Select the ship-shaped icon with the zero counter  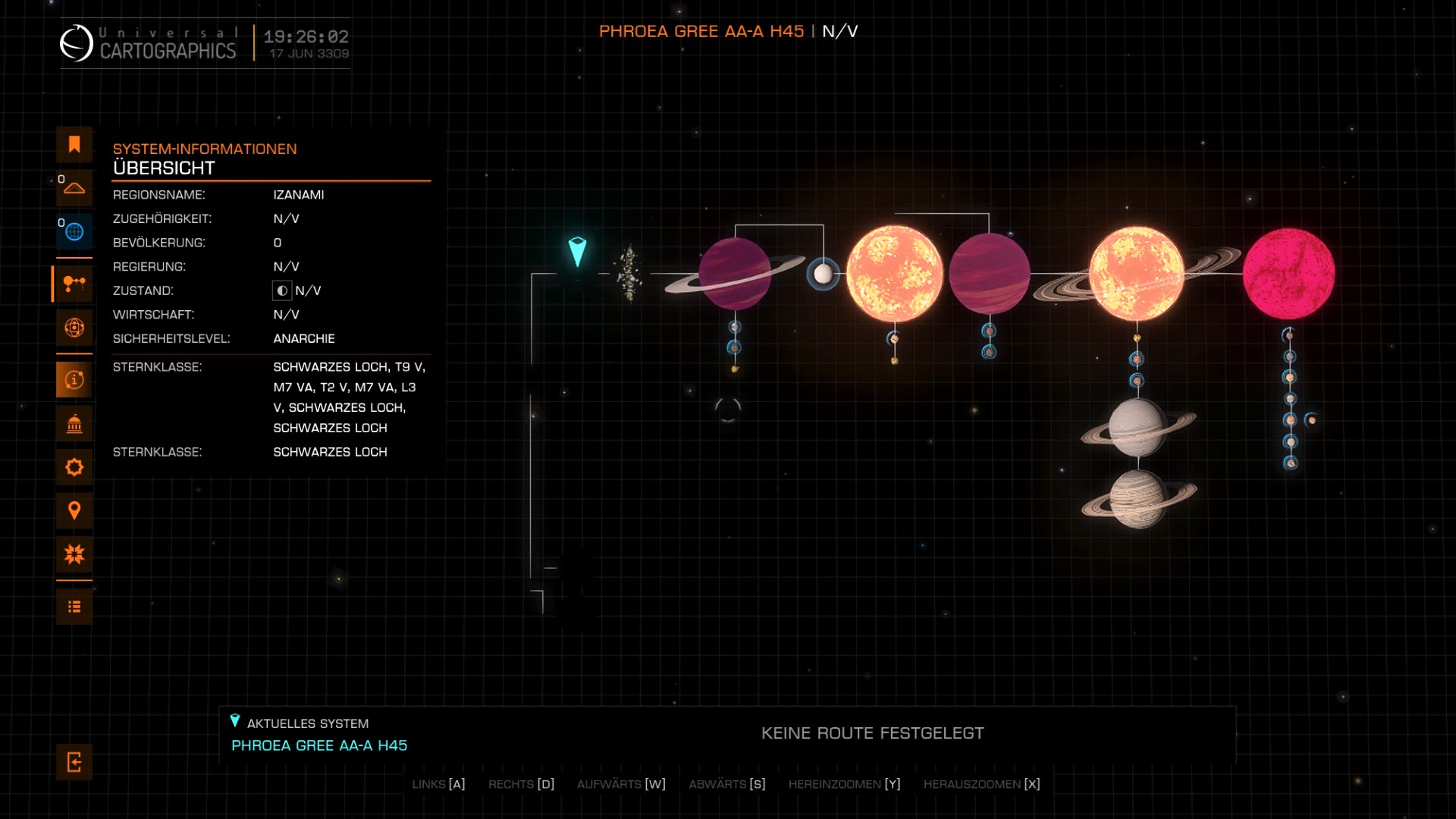(x=74, y=188)
